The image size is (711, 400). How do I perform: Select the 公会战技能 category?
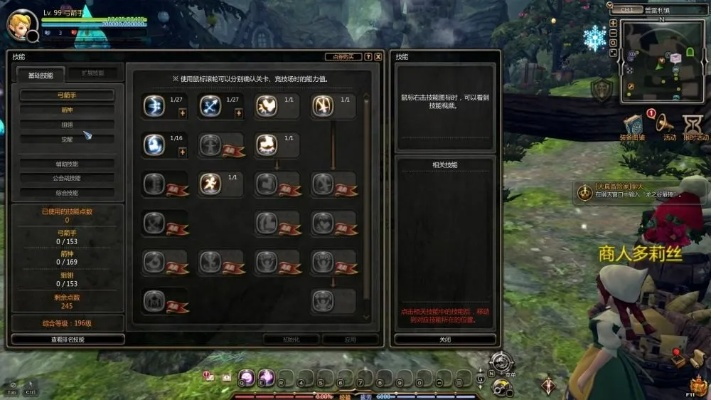click(66, 177)
